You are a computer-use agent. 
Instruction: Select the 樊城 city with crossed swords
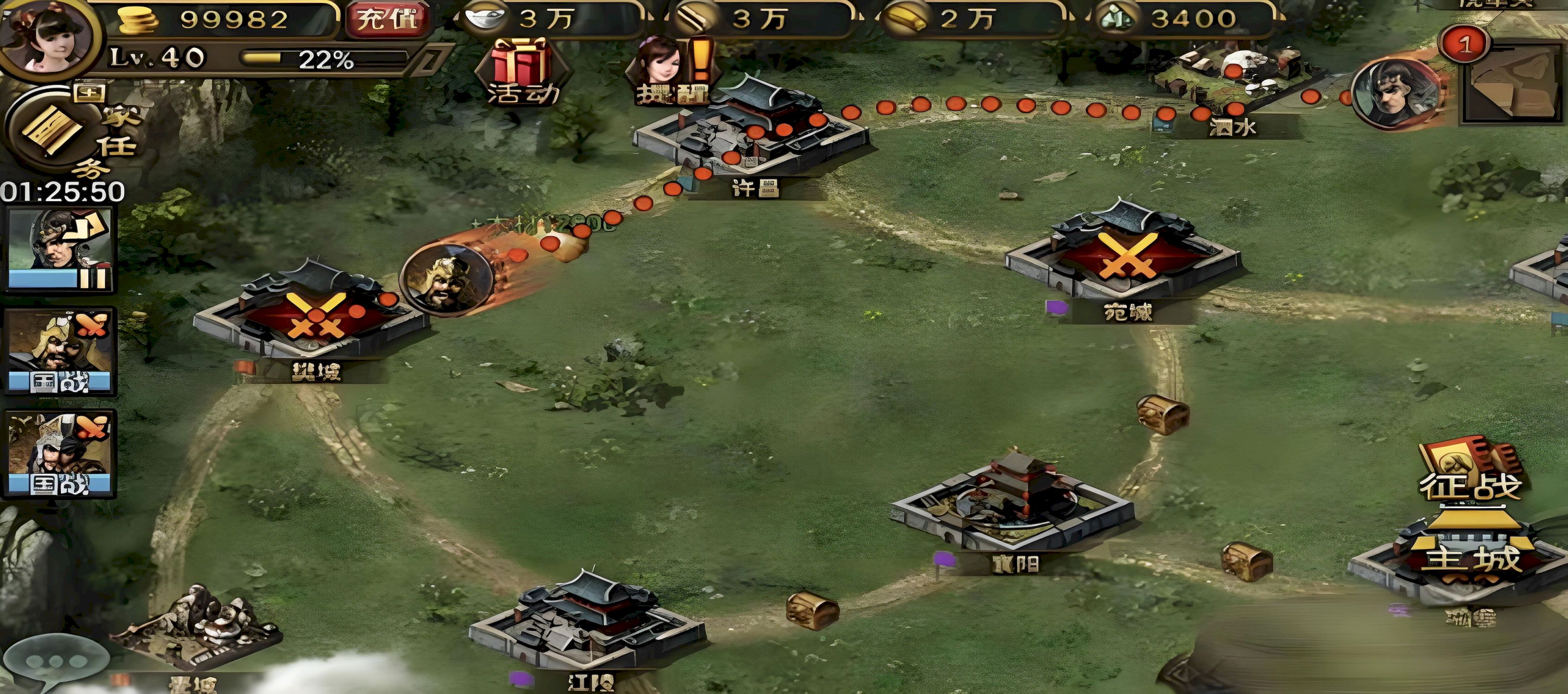click(x=311, y=317)
